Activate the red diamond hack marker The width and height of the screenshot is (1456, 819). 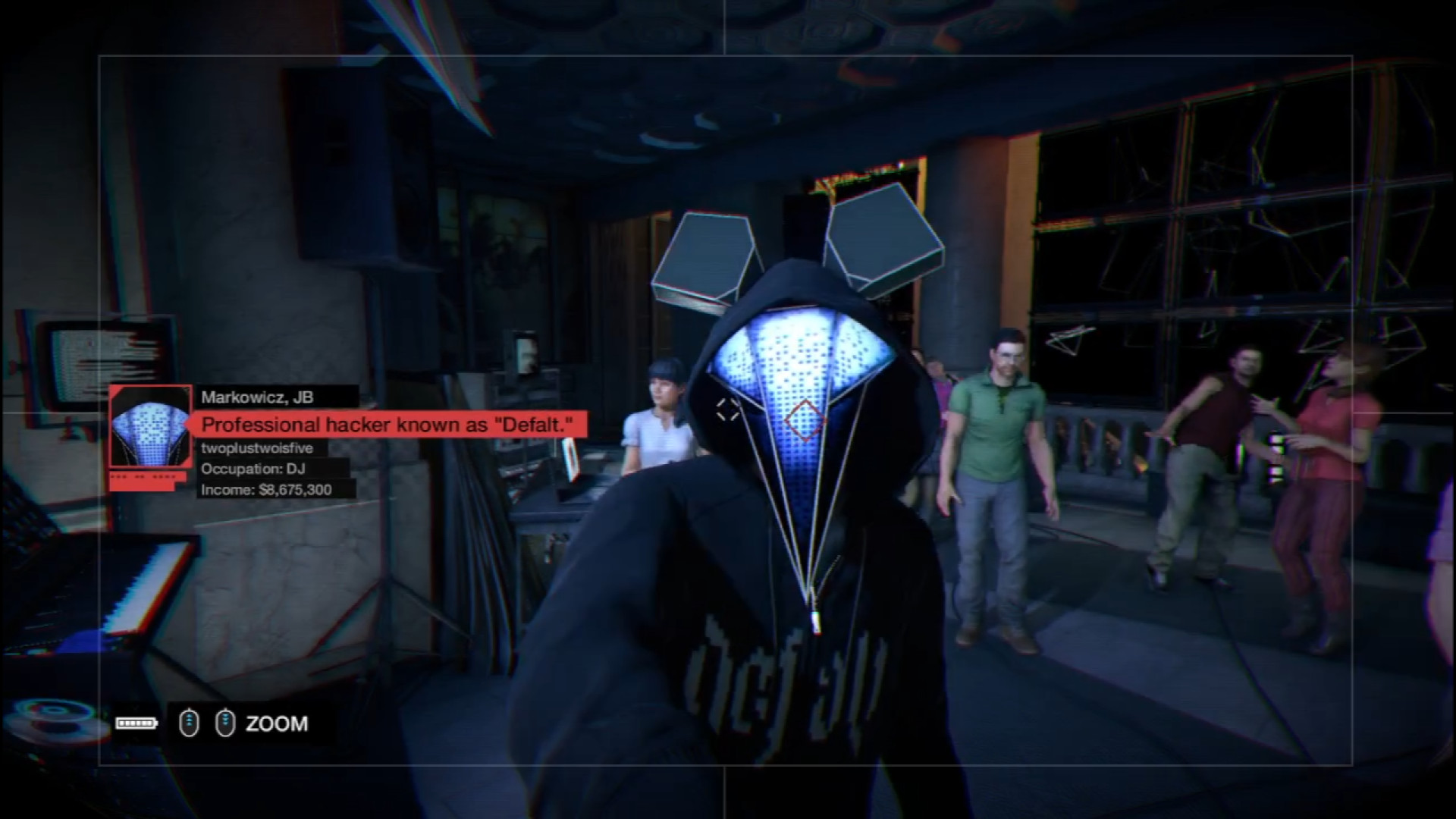click(x=804, y=419)
